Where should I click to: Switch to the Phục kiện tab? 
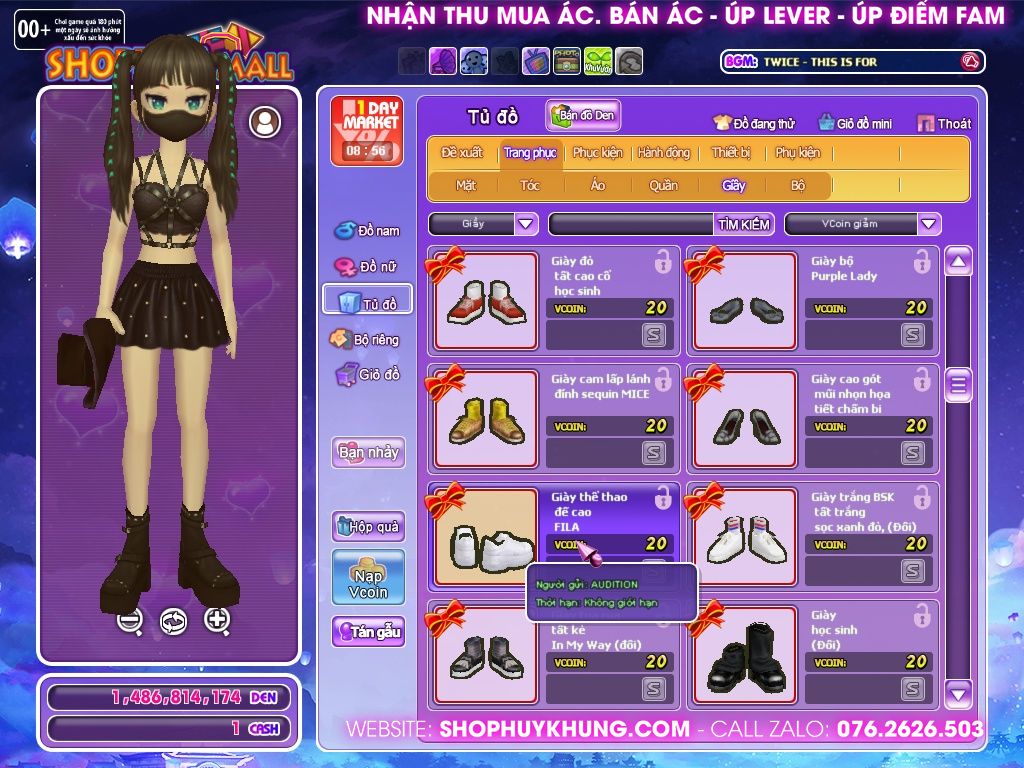(597, 153)
